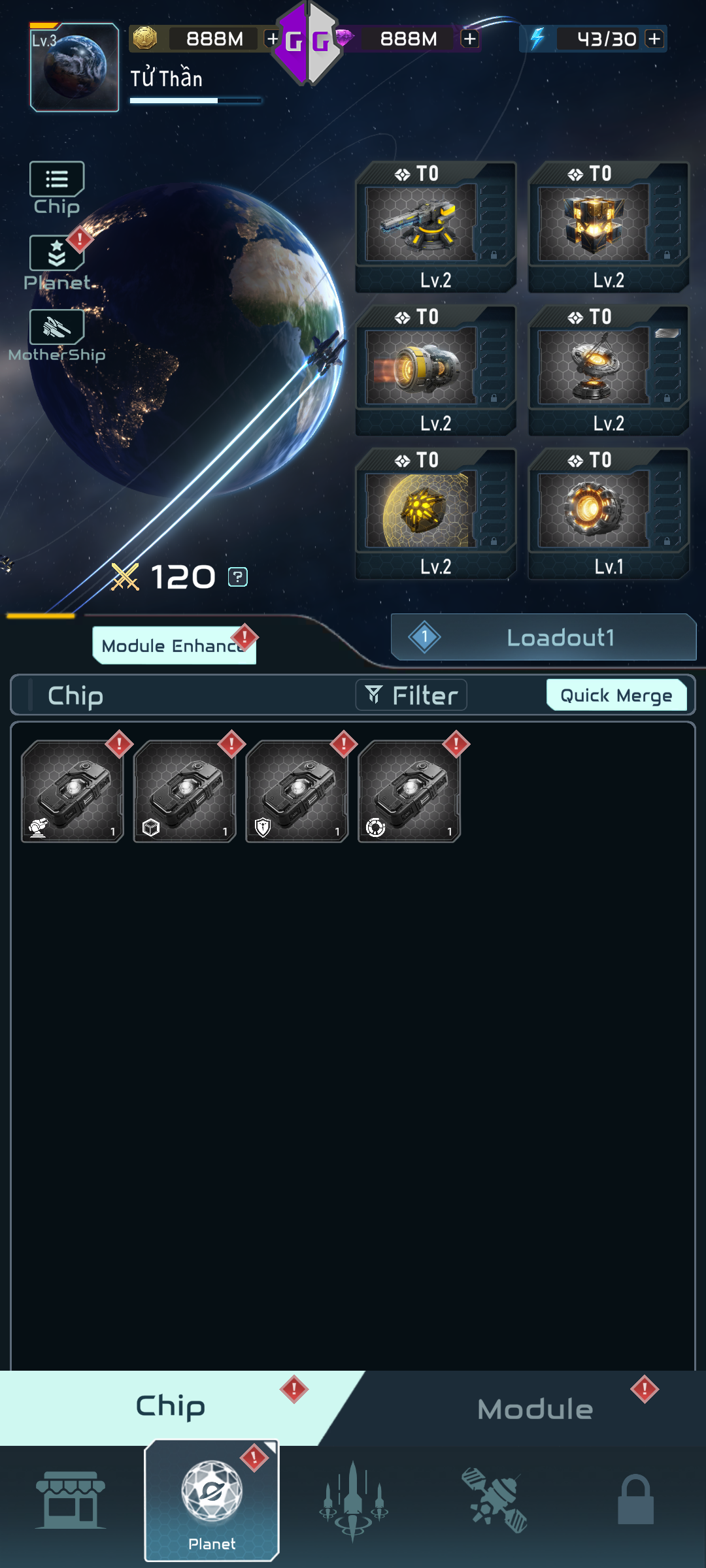Image resolution: width=706 pixels, height=1568 pixels.
Task: Select the chip with shield symbol
Action: click(x=297, y=791)
